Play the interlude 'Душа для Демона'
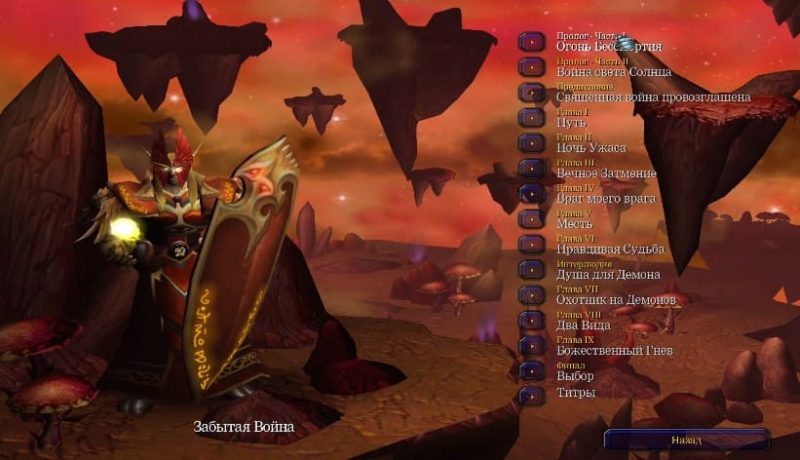This screenshot has width=800, height=460. 532,270
